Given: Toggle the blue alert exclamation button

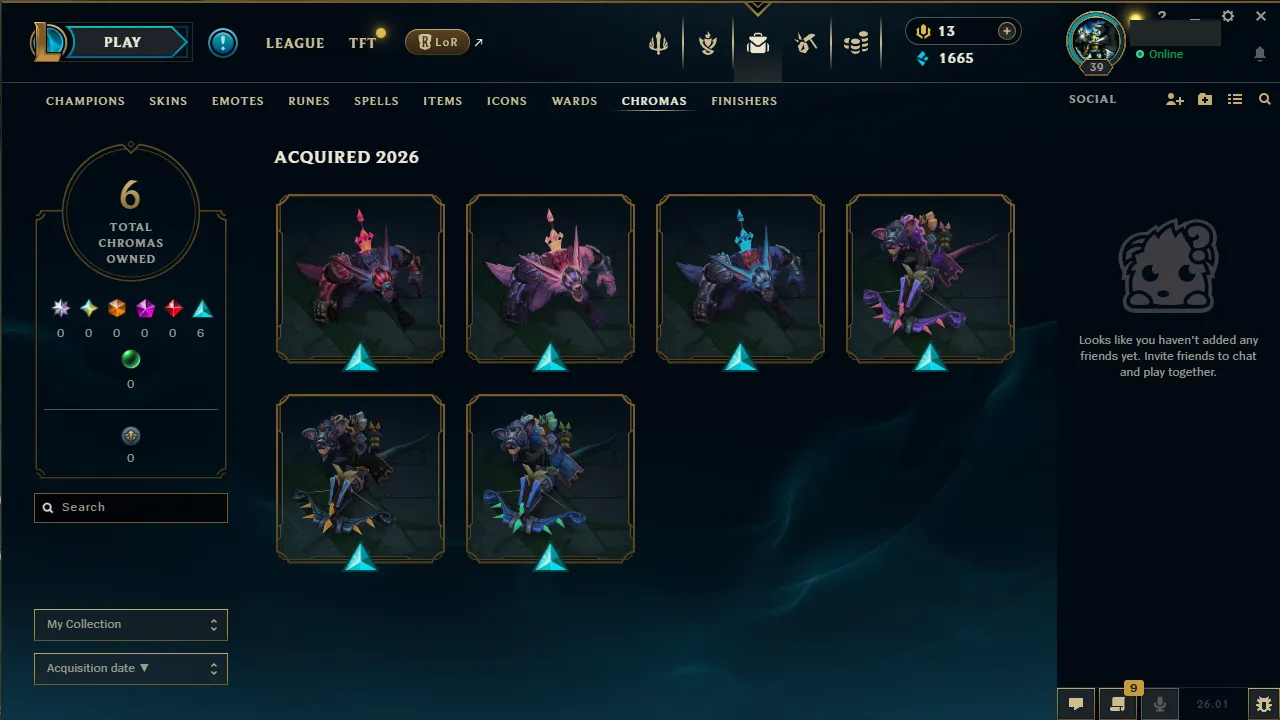Looking at the screenshot, I should coord(222,42).
